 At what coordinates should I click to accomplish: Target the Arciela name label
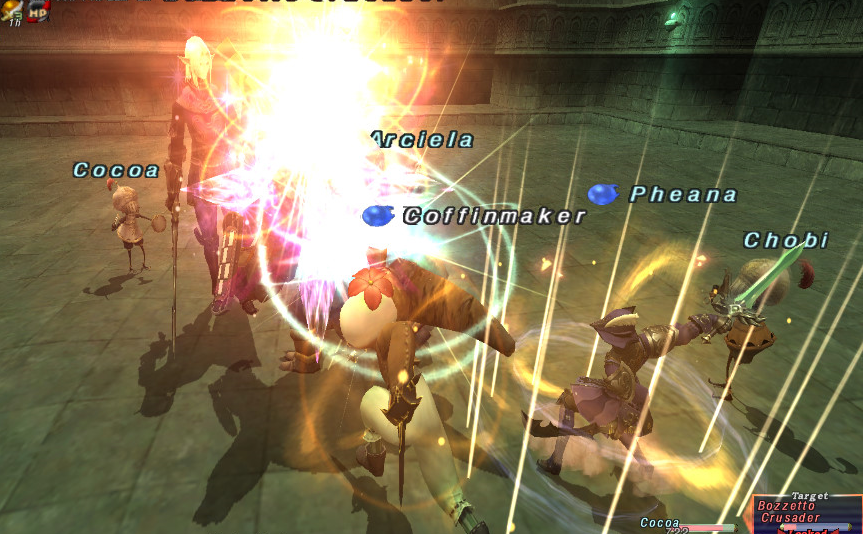(422, 140)
